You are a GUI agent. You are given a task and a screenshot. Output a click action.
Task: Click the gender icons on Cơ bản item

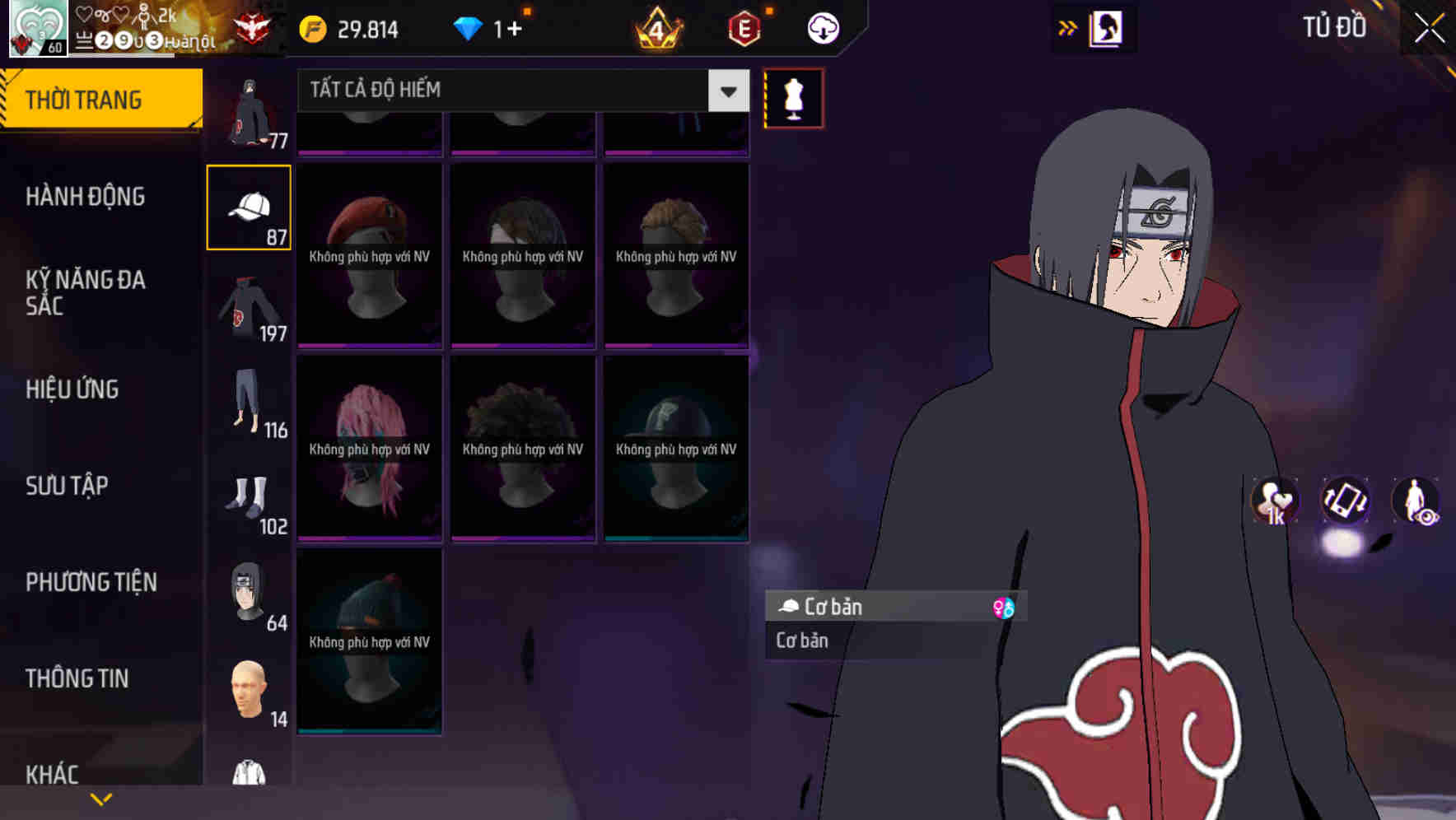[1006, 607]
